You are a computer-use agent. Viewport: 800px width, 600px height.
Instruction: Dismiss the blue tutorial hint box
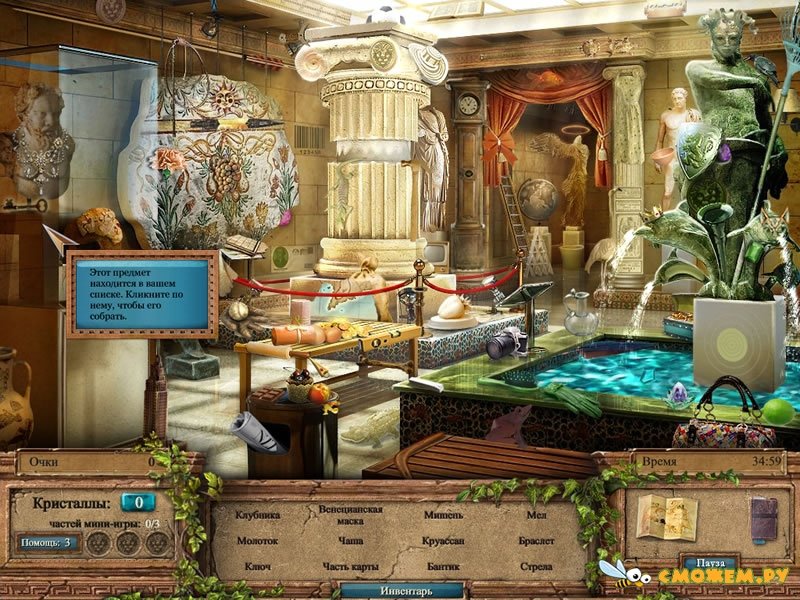point(141,294)
